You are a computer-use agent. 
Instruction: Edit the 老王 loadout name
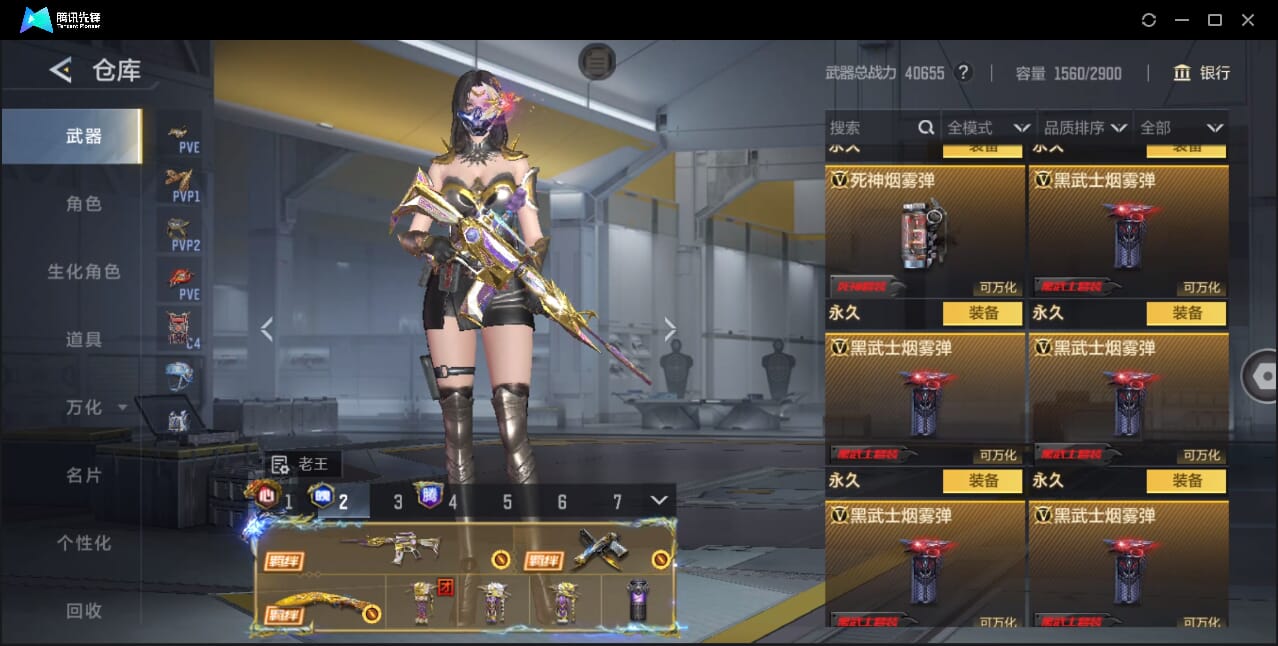[280, 465]
